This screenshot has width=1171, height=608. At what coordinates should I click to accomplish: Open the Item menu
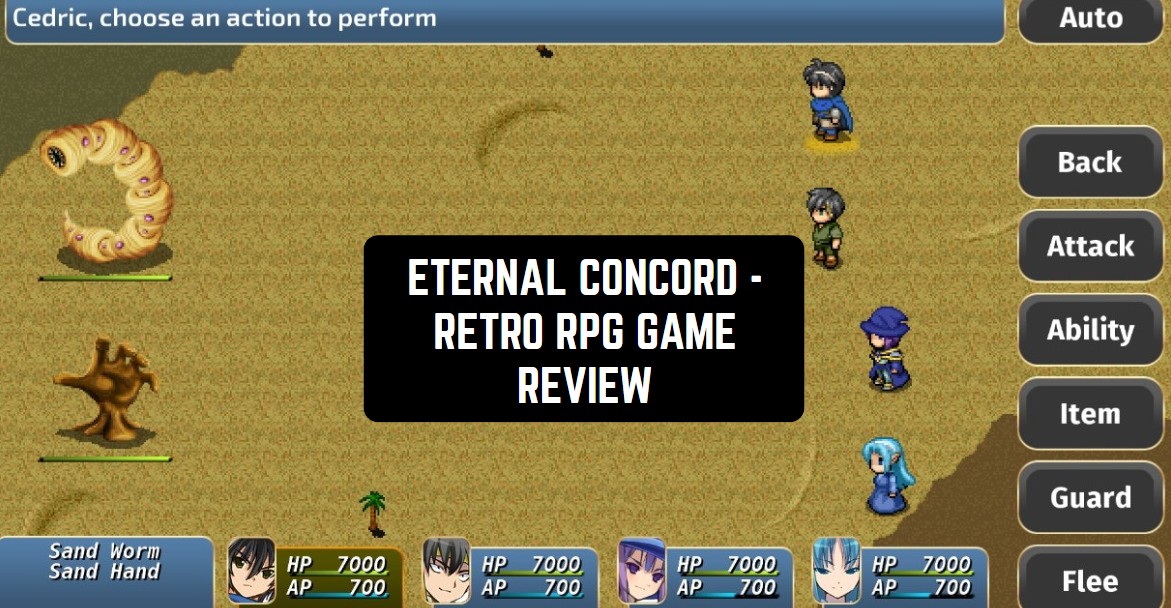click(x=1090, y=414)
